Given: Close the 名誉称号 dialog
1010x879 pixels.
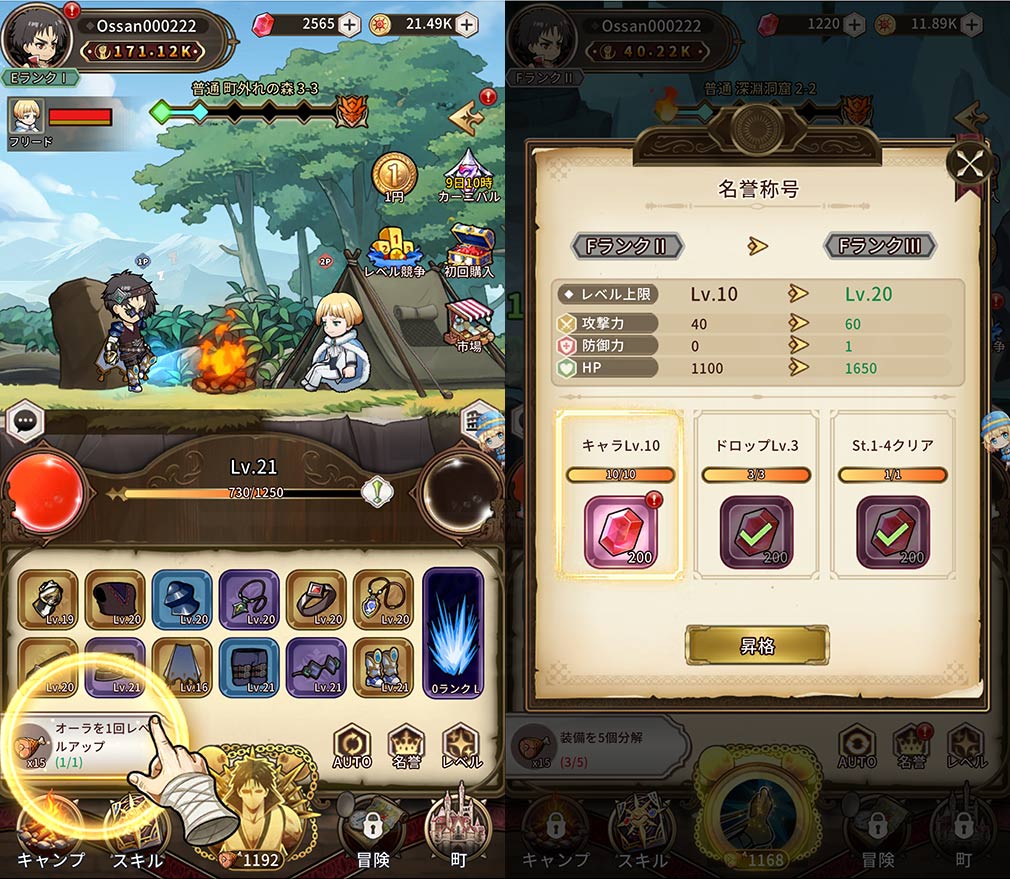Looking at the screenshot, I should [969, 165].
